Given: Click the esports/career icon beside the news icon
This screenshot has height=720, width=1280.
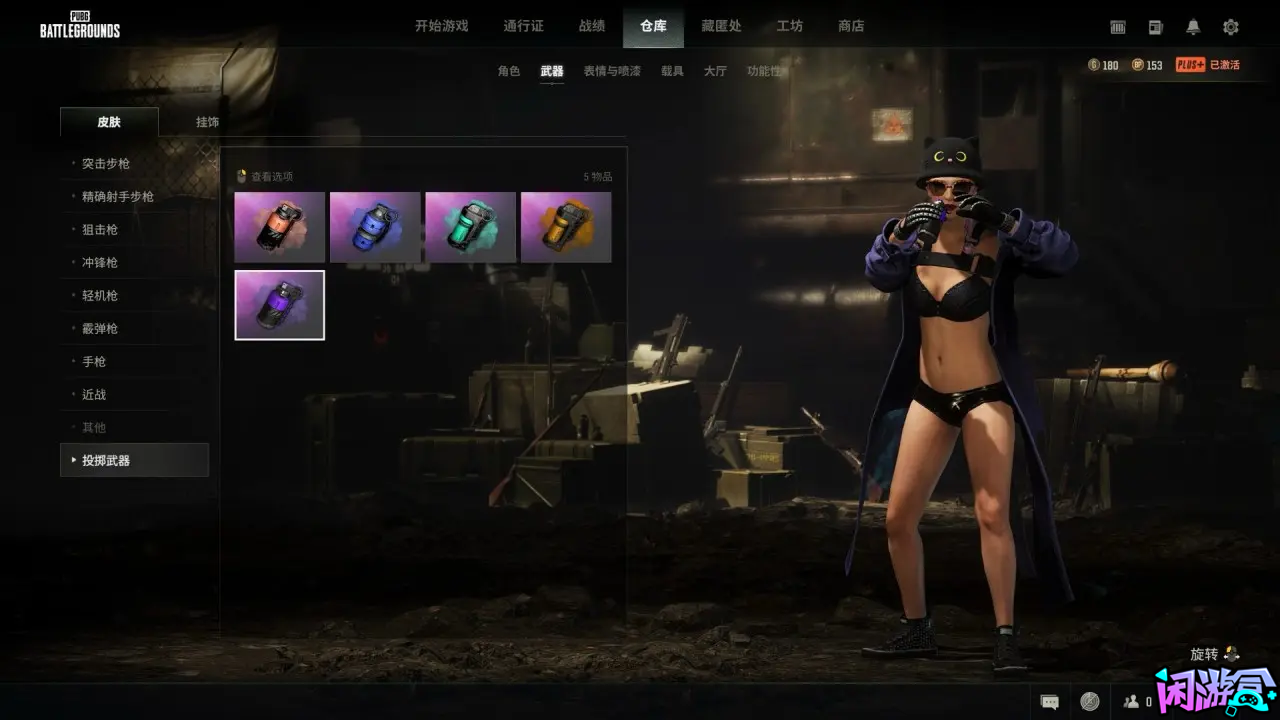Looking at the screenshot, I should pyautogui.click(x=1118, y=27).
